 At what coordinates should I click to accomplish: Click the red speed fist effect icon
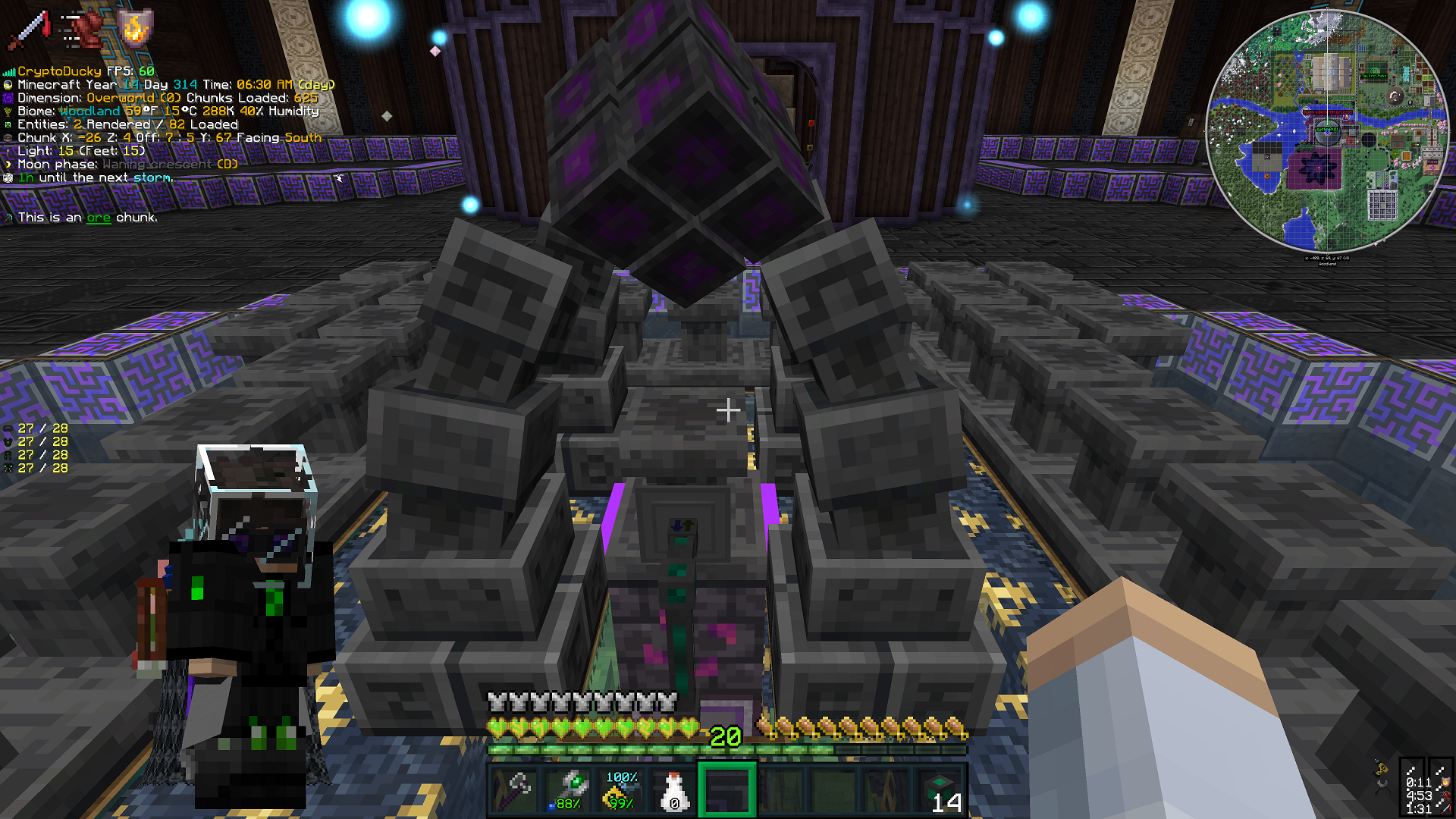tap(82, 29)
